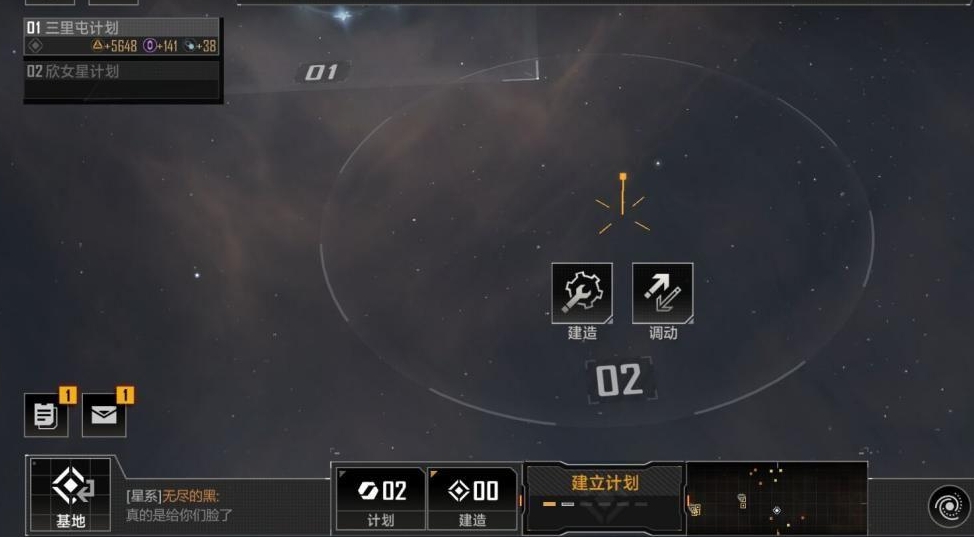Open the 建造 wrench build action
The image size is (974, 537).
coord(582,294)
